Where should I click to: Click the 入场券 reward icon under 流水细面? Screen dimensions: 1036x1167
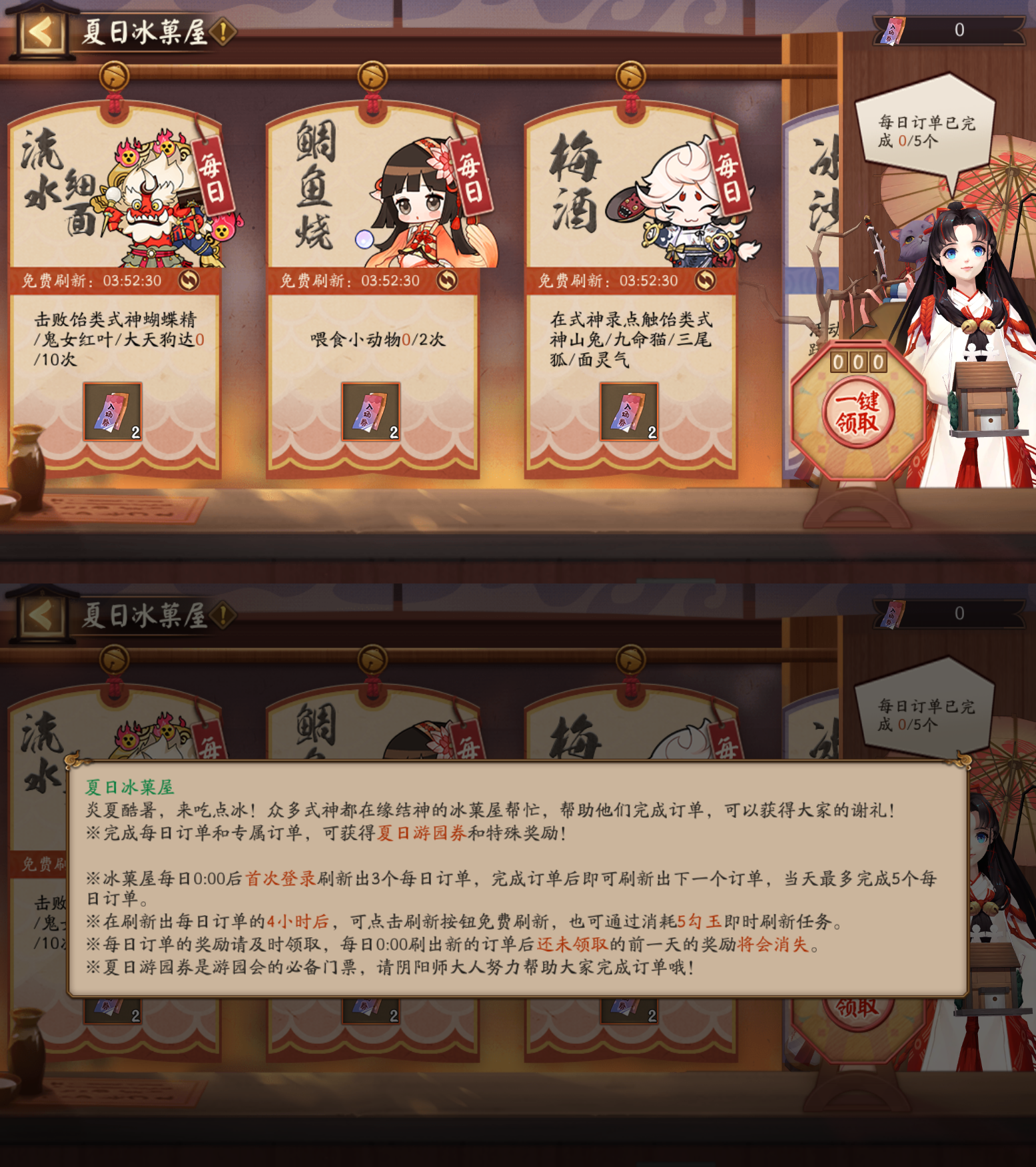tap(112, 411)
